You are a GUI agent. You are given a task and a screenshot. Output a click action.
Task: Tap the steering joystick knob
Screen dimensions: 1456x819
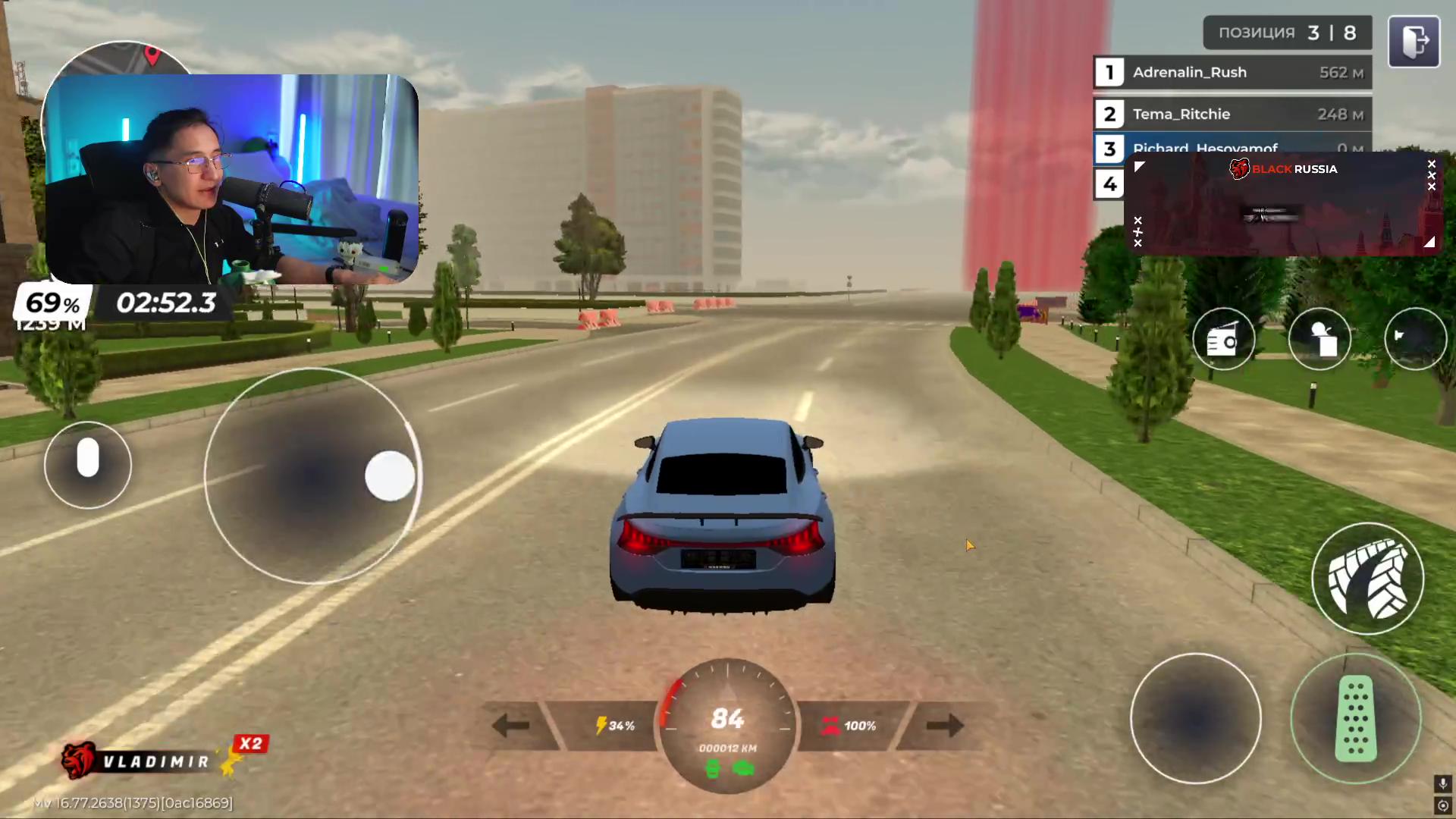click(x=390, y=476)
